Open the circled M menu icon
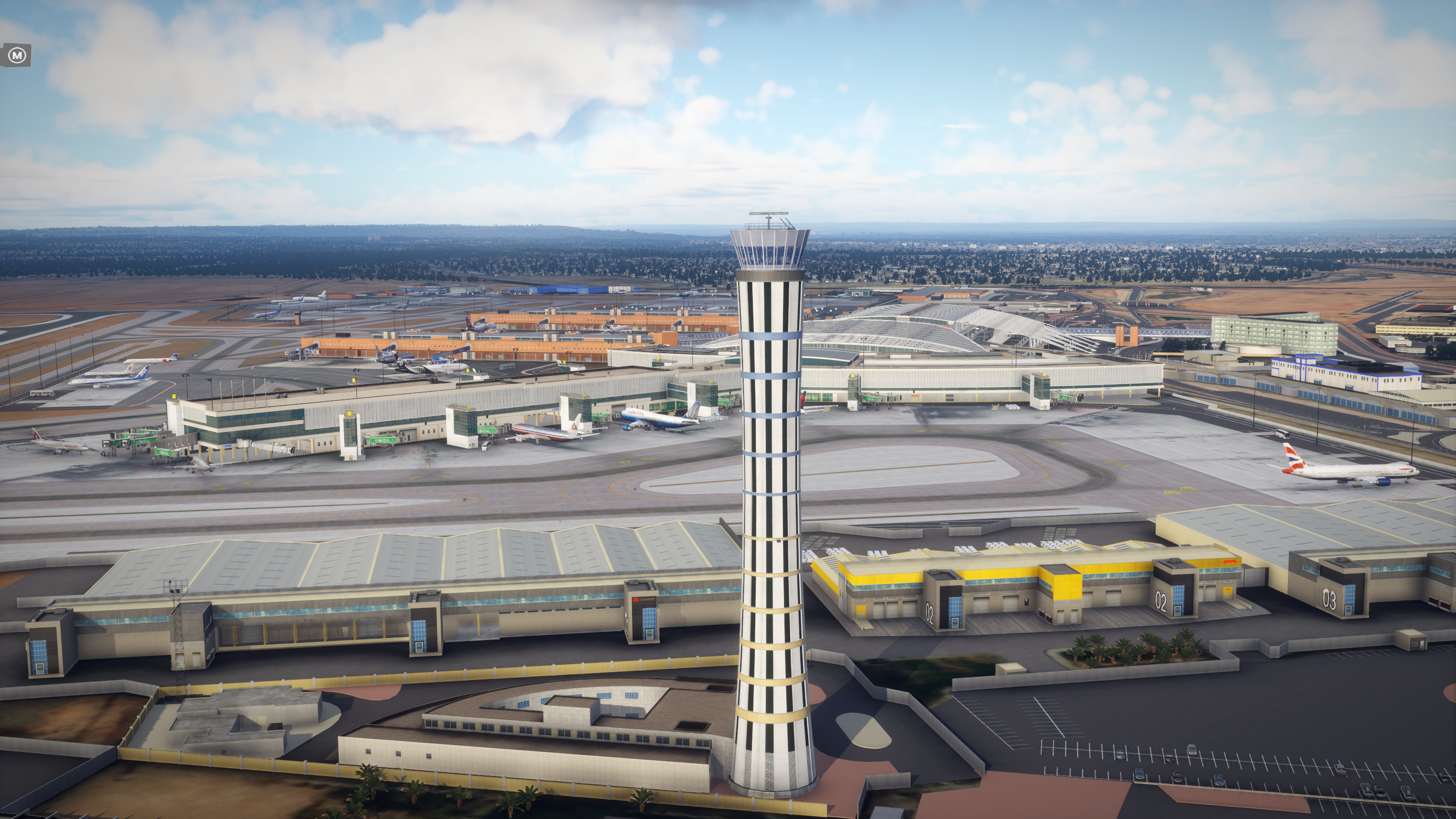Screen dimensions: 1456x819 pos(17,55)
